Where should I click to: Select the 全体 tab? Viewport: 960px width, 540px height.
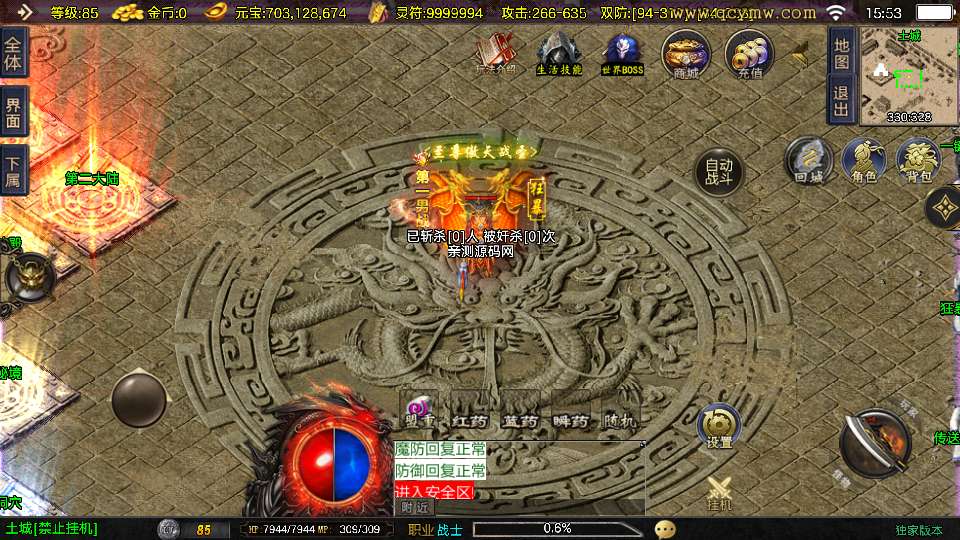pyautogui.click(x=13, y=51)
